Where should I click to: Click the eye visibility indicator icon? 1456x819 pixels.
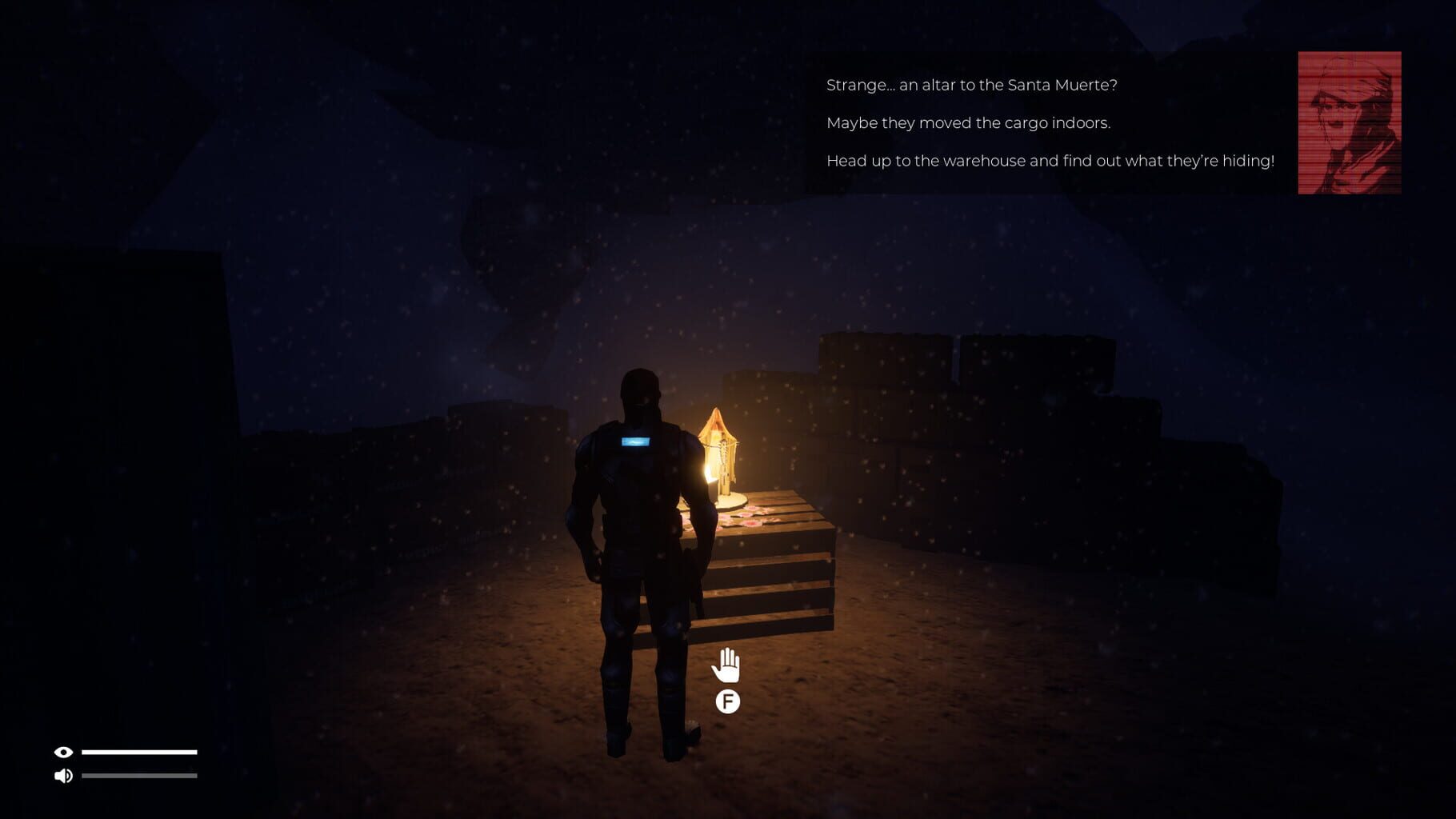tap(63, 751)
